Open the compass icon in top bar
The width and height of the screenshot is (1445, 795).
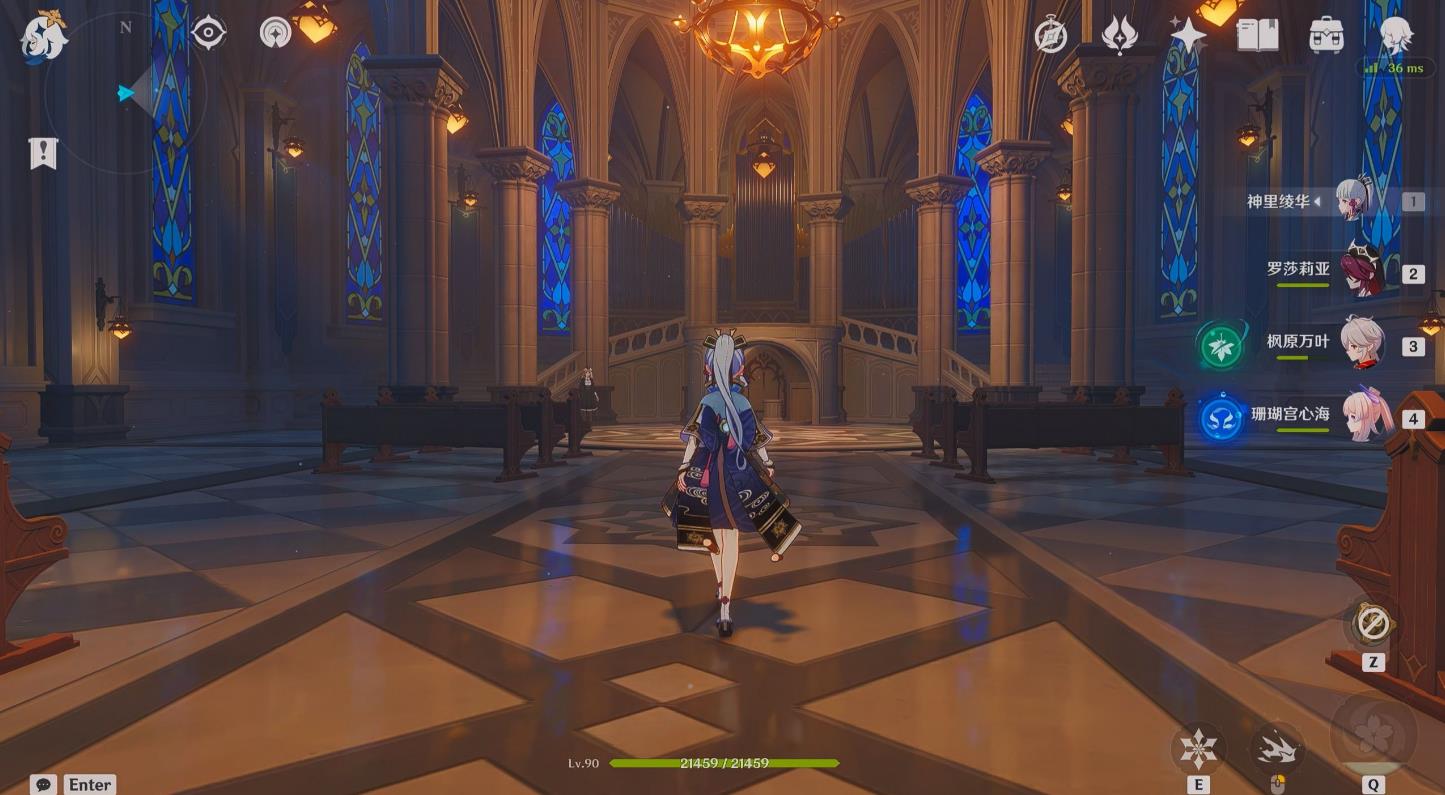[1051, 35]
